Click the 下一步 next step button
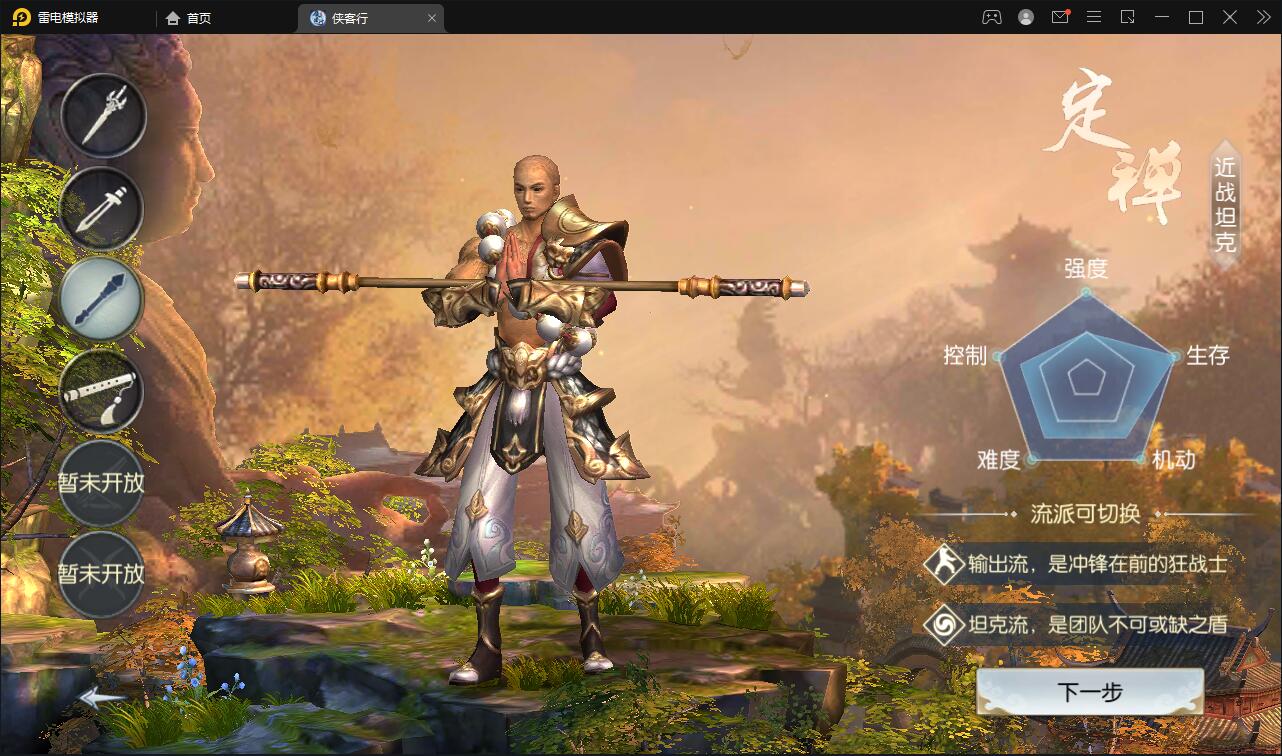 click(x=1089, y=691)
